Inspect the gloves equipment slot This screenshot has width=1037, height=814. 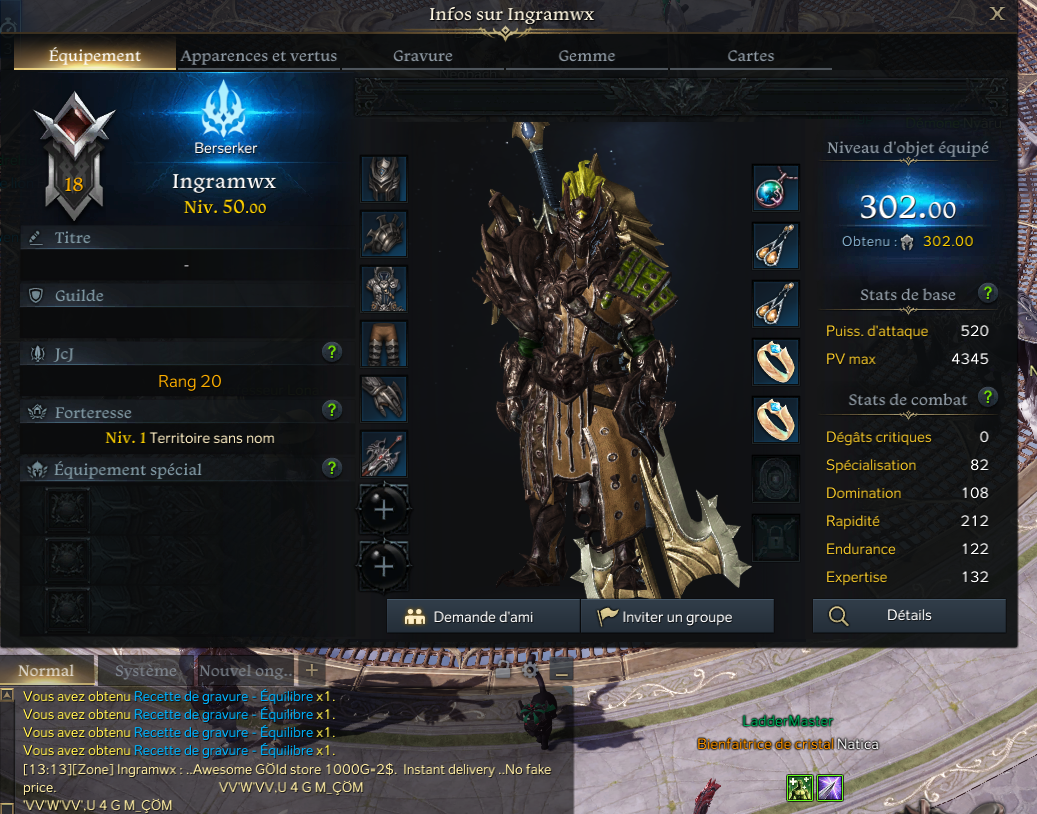point(384,399)
